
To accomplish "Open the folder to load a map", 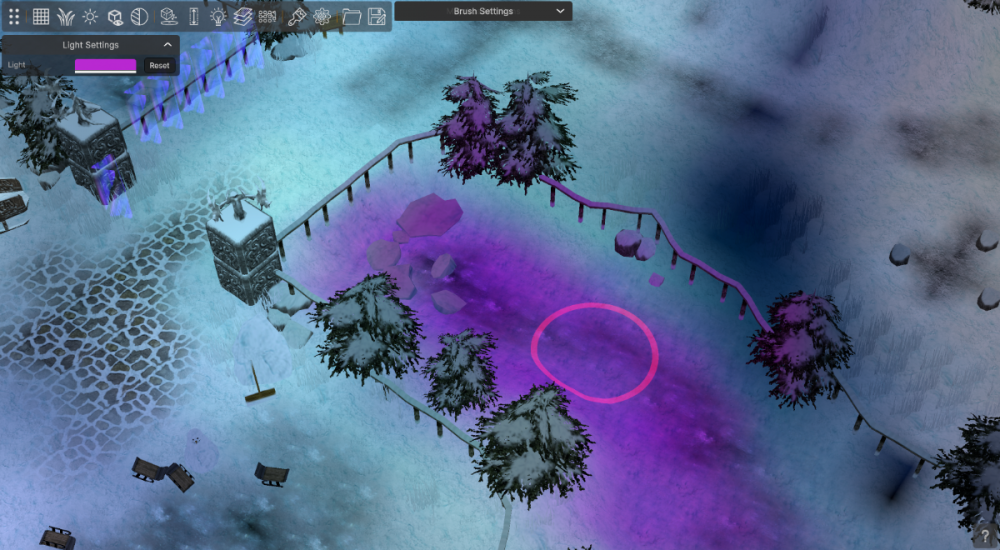I will [x=351, y=16].
